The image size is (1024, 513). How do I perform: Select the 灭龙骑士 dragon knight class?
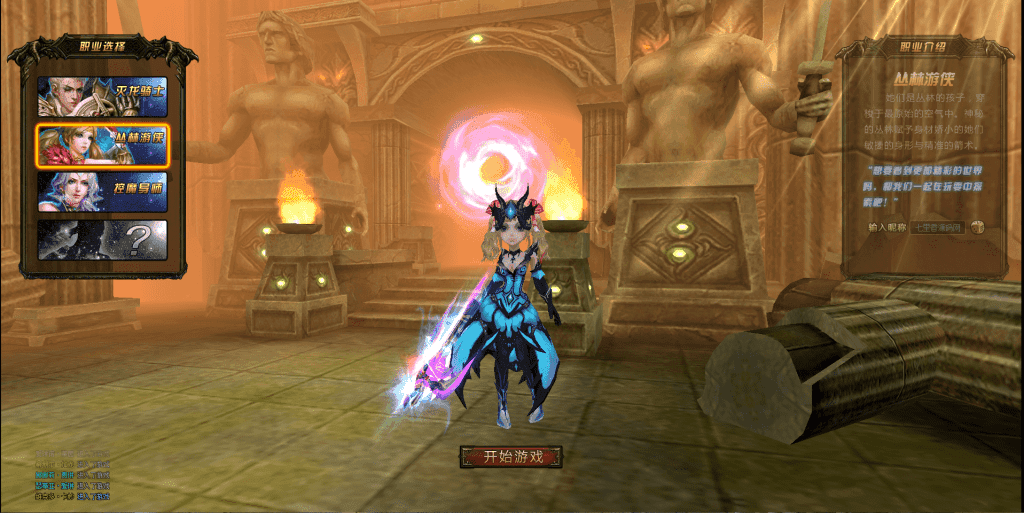tap(102, 97)
